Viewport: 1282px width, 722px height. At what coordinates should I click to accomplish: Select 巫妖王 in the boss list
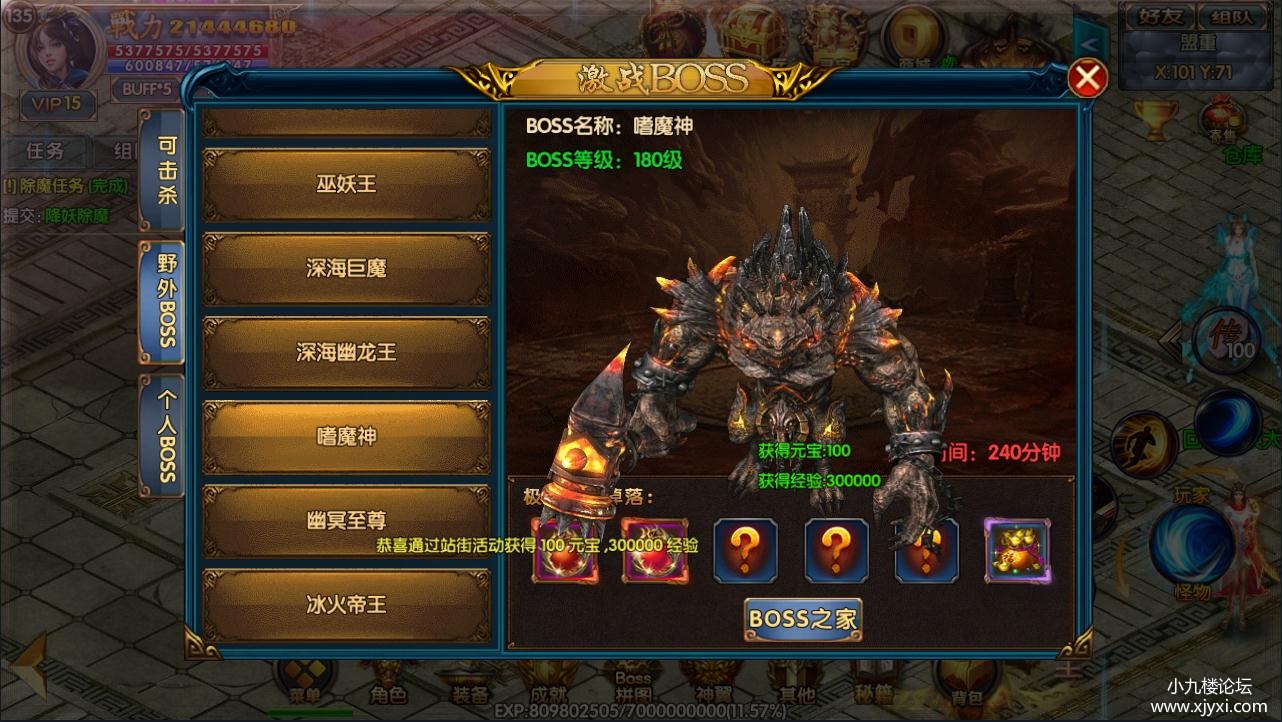(x=346, y=184)
